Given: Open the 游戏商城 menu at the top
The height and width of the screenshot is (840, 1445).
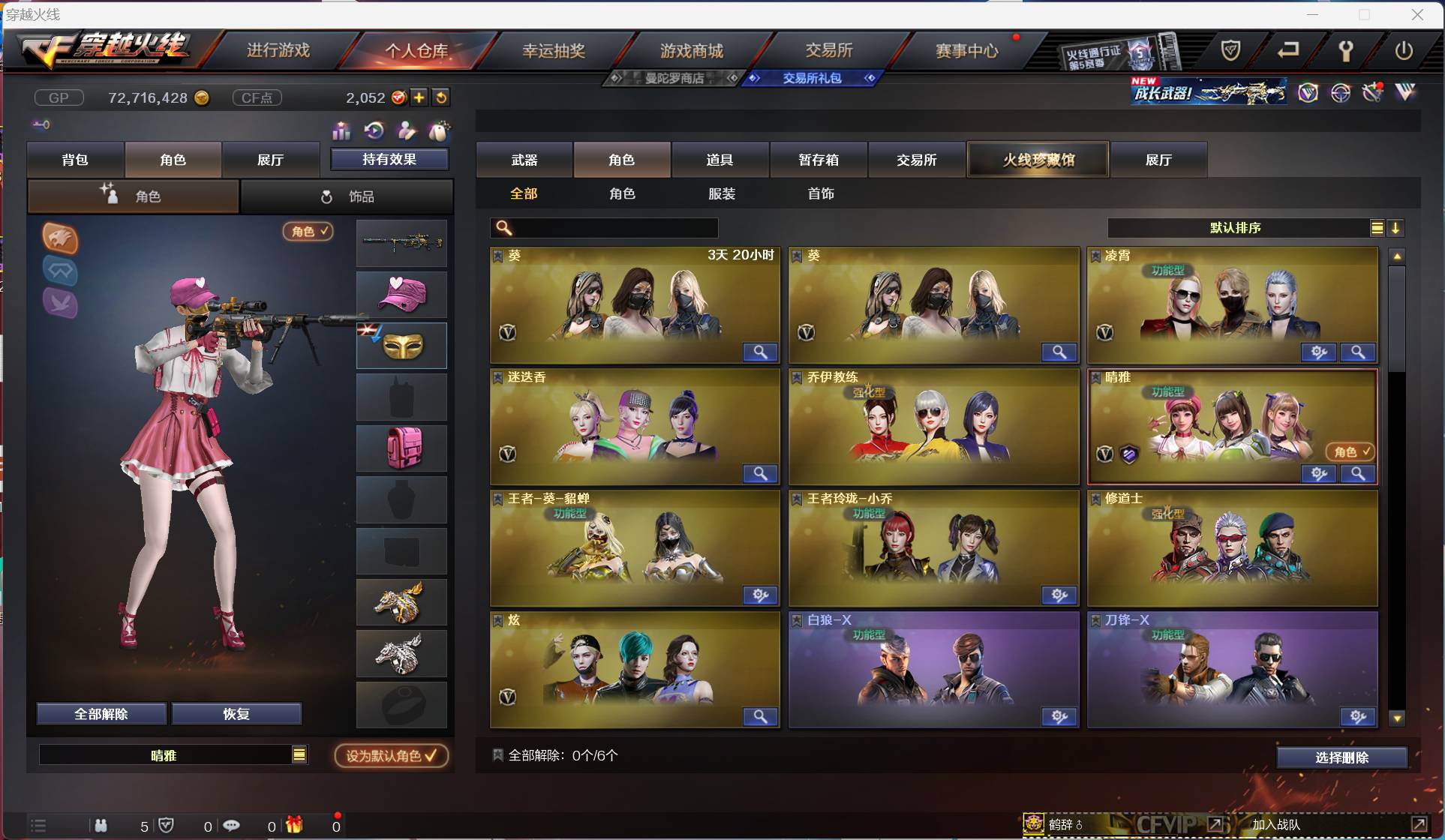Looking at the screenshot, I should click(691, 49).
